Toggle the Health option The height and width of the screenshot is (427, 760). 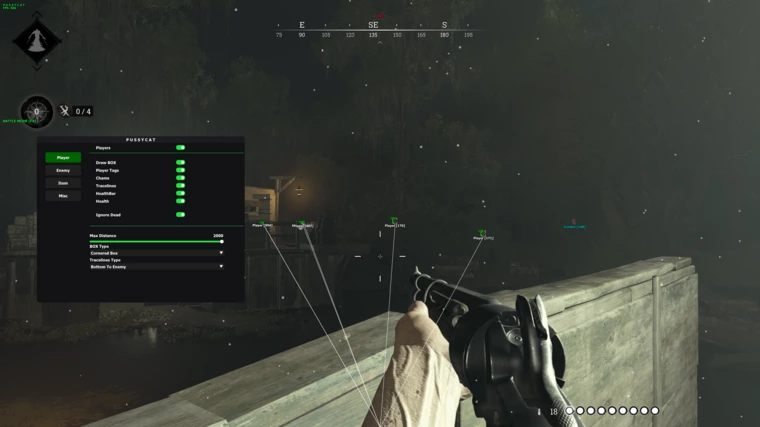point(181,201)
